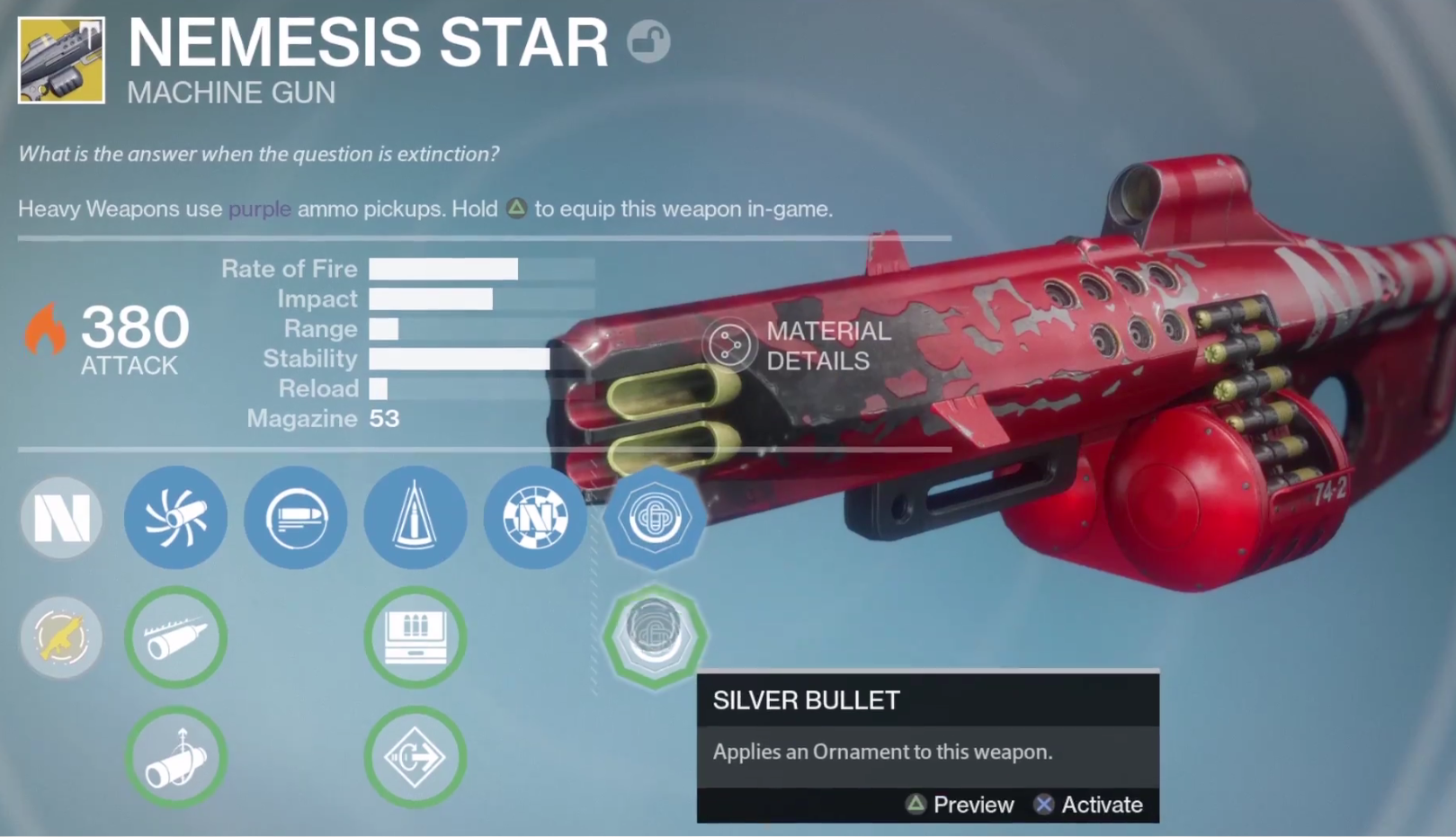Click the Nemesis Star weapon thumbnail

61,60
